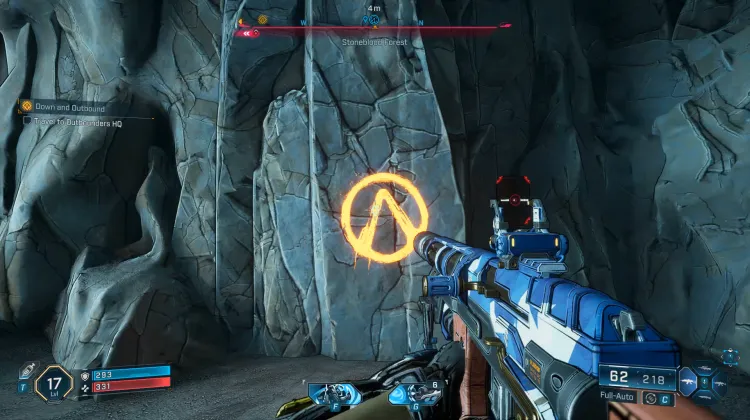This screenshot has width=750, height=420.
Task: Click the orange marker on the compass
Action: pyautogui.click(x=263, y=19)
